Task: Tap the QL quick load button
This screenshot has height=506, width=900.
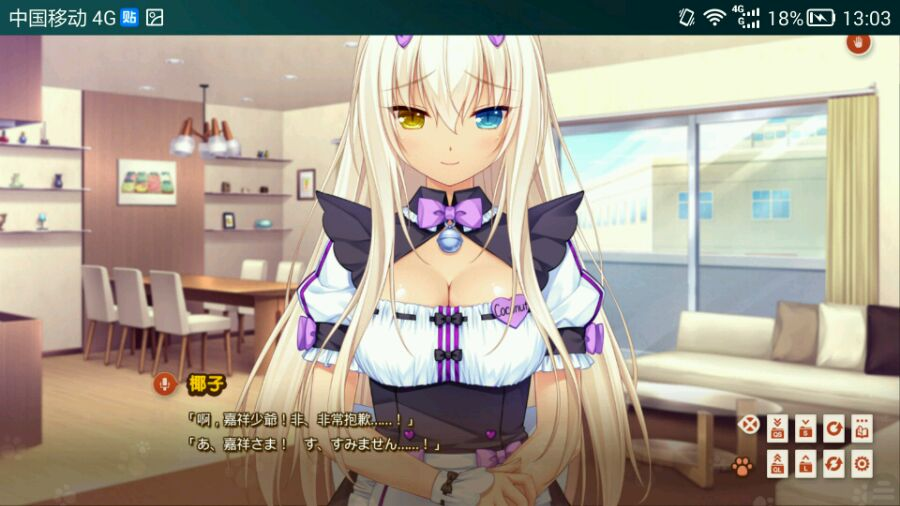Action: click(x=778, y=463)
